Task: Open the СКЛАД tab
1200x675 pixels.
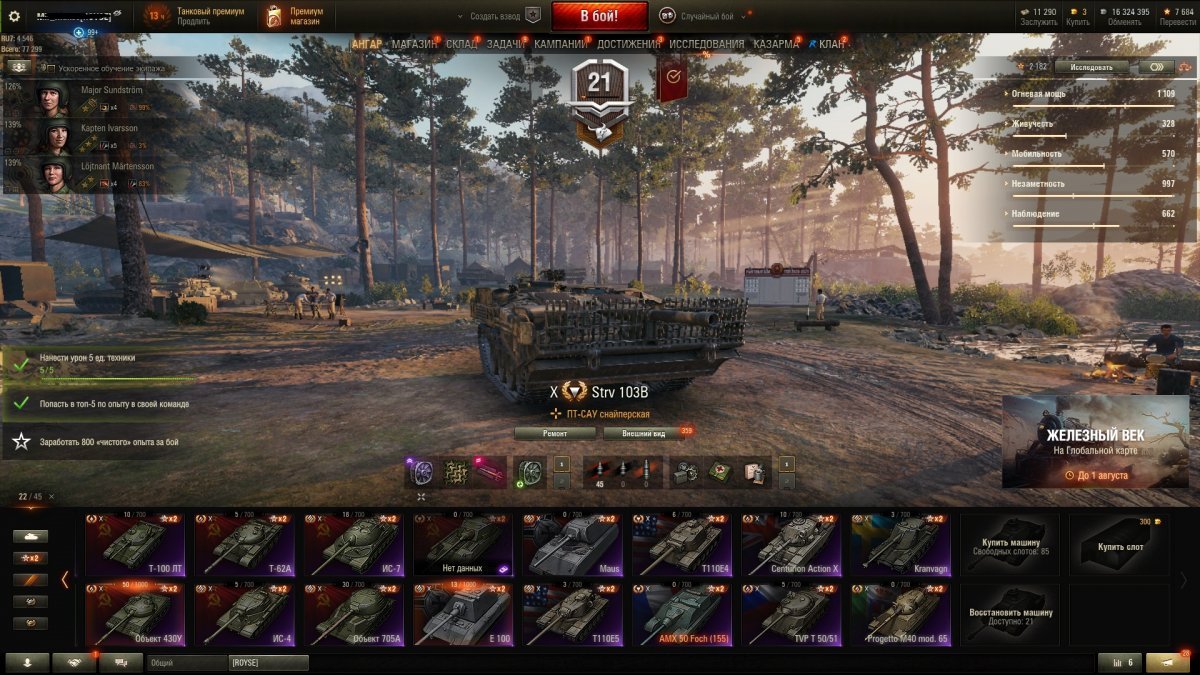Action: click(x=461, y=44)
